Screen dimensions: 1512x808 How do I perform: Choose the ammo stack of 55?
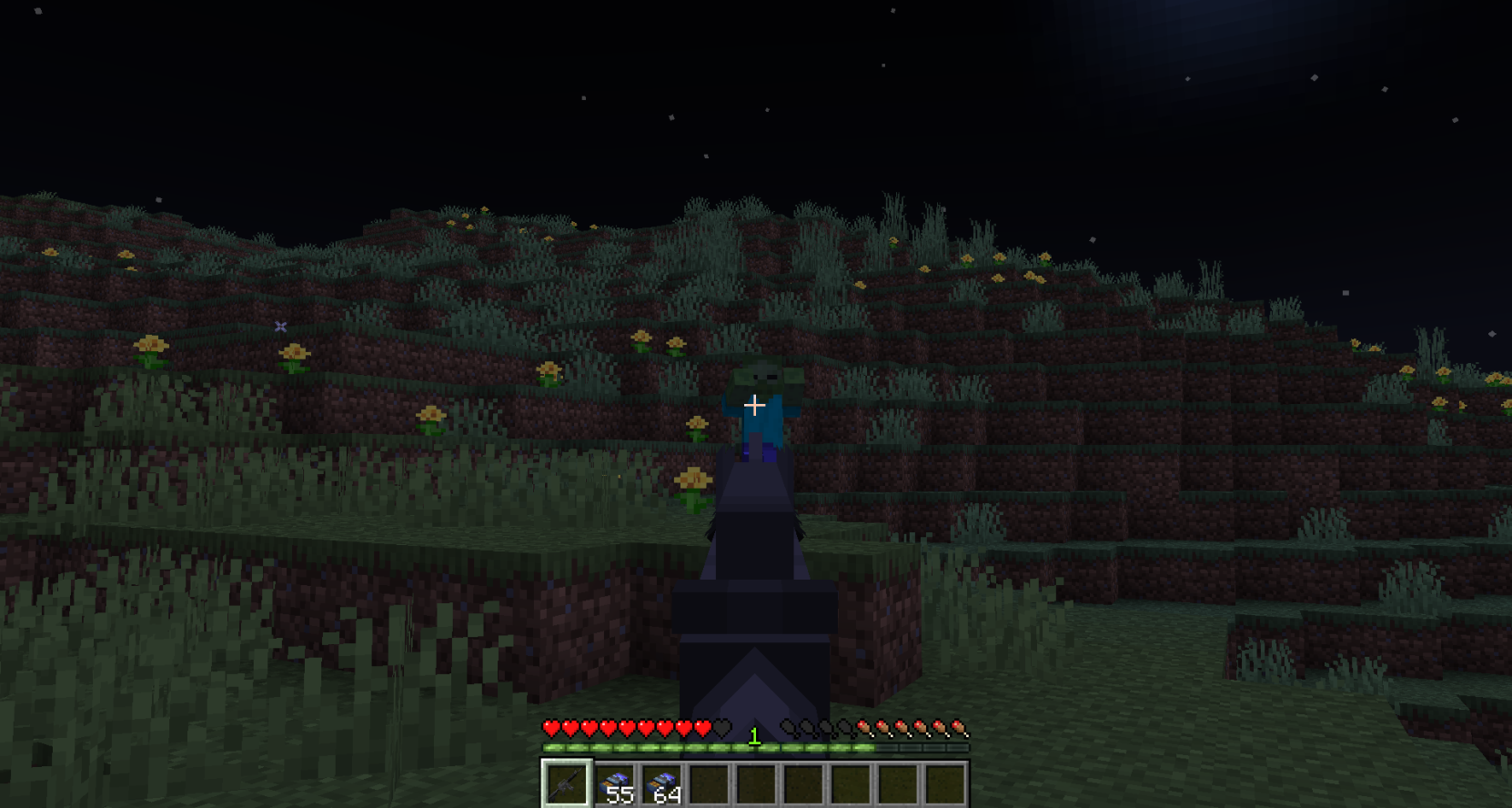616,784
